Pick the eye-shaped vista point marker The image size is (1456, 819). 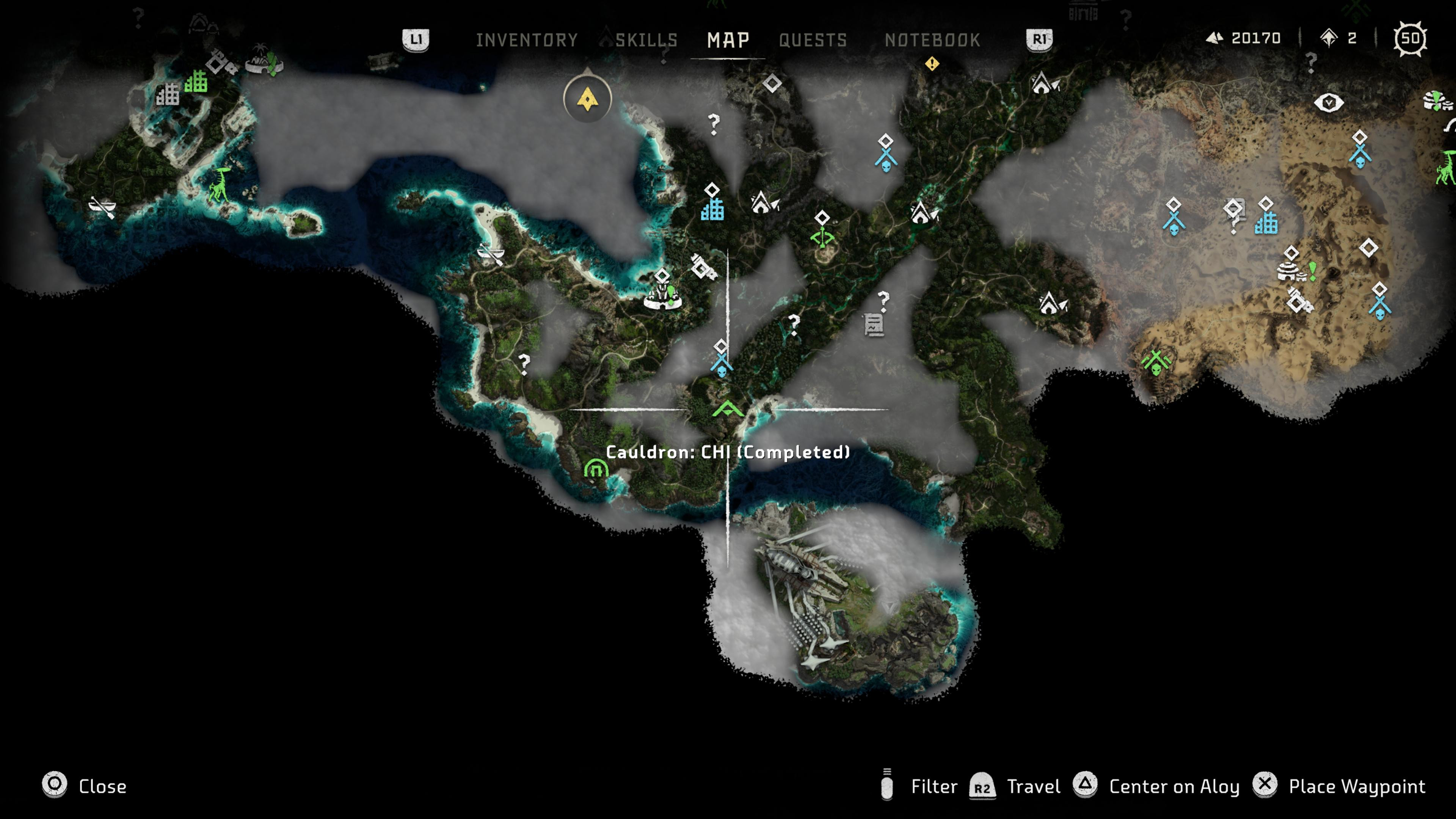[x=1328, y=103]
